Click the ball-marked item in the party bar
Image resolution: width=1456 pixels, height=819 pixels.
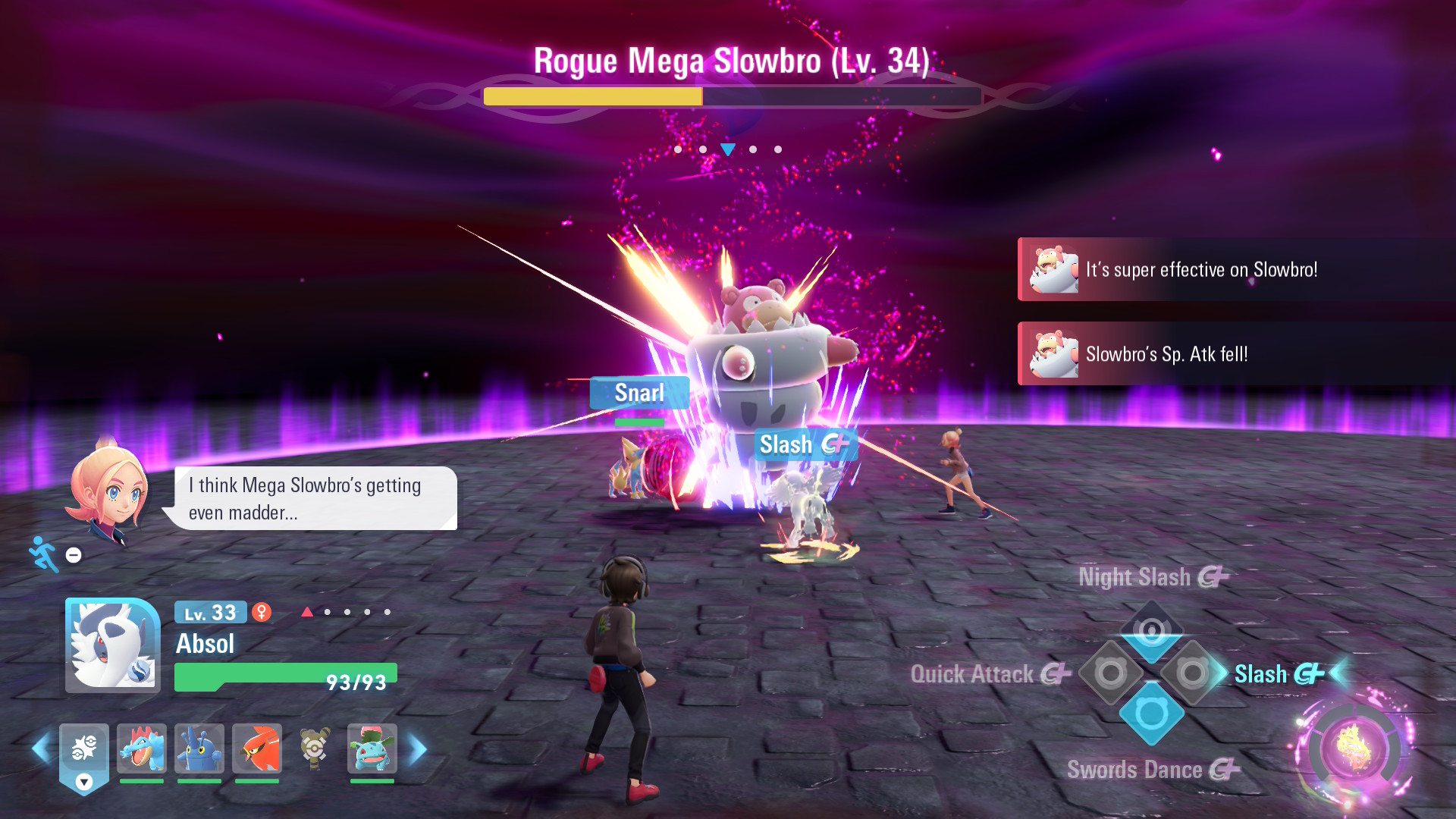pyautogui.click(x=315, y=748)
